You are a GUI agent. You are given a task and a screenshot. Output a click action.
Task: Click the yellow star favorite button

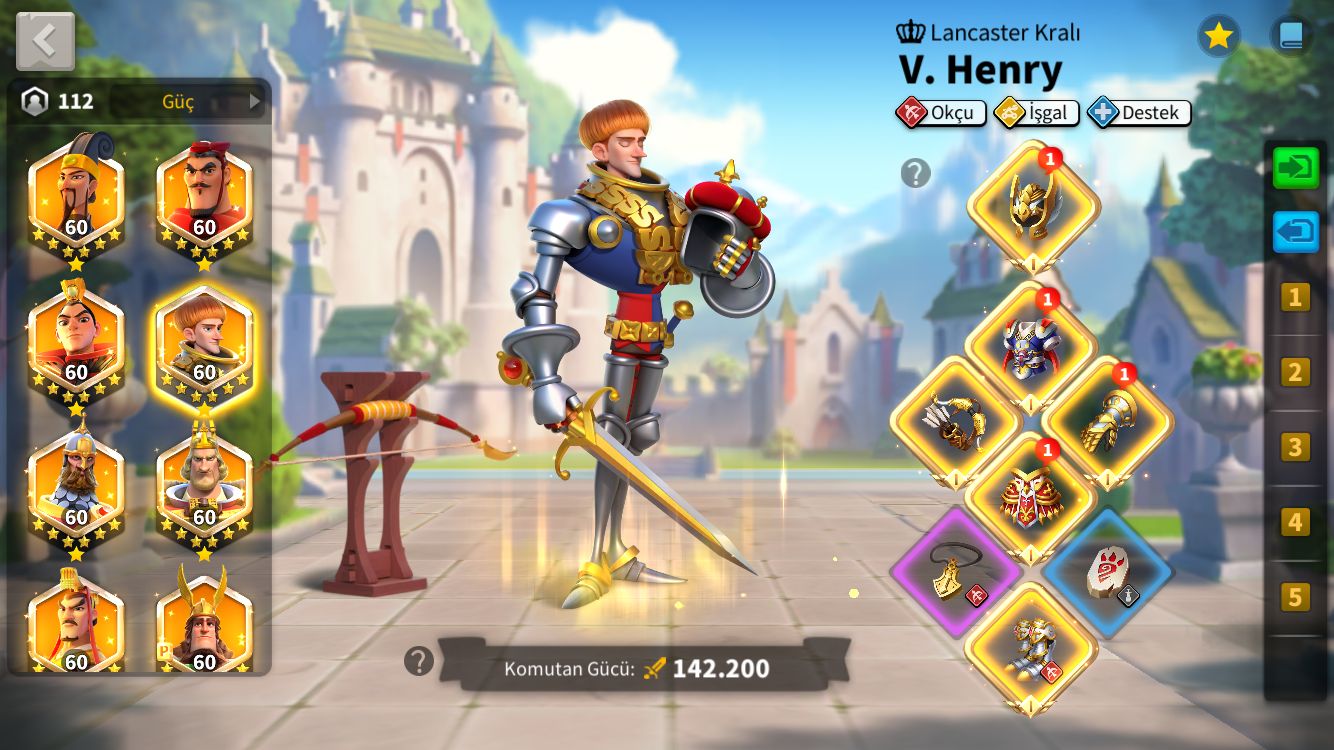point(1218,36)
